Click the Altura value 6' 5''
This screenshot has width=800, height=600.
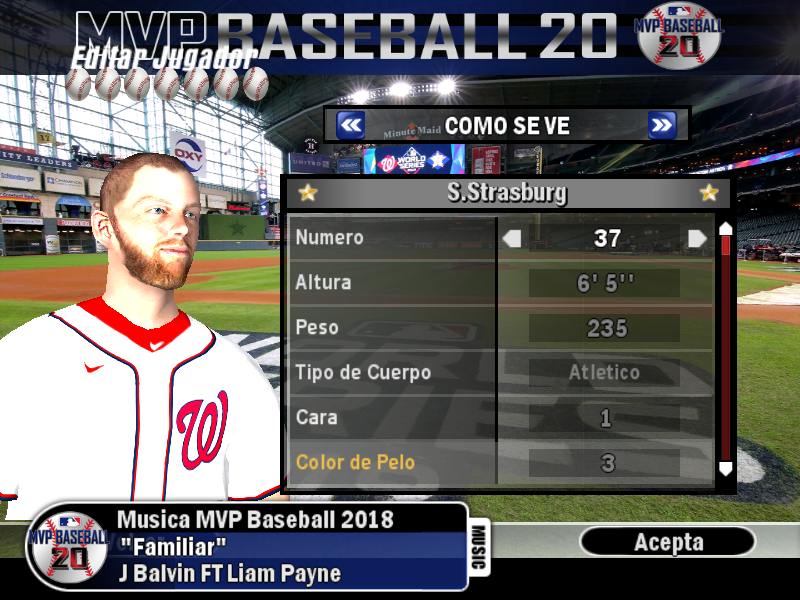606,284
